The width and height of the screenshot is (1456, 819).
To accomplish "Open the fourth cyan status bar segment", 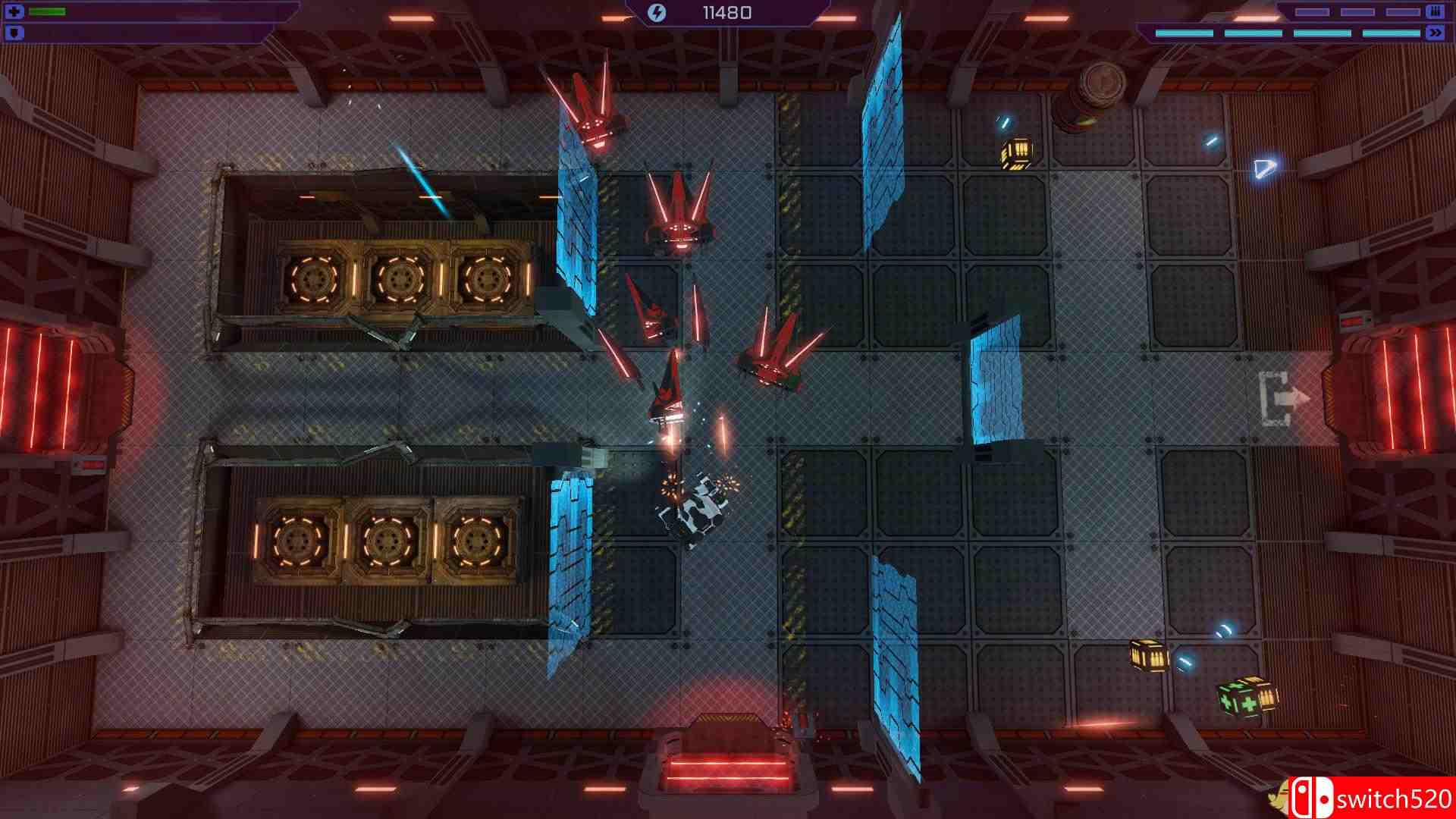I will tap(1392, 33).
